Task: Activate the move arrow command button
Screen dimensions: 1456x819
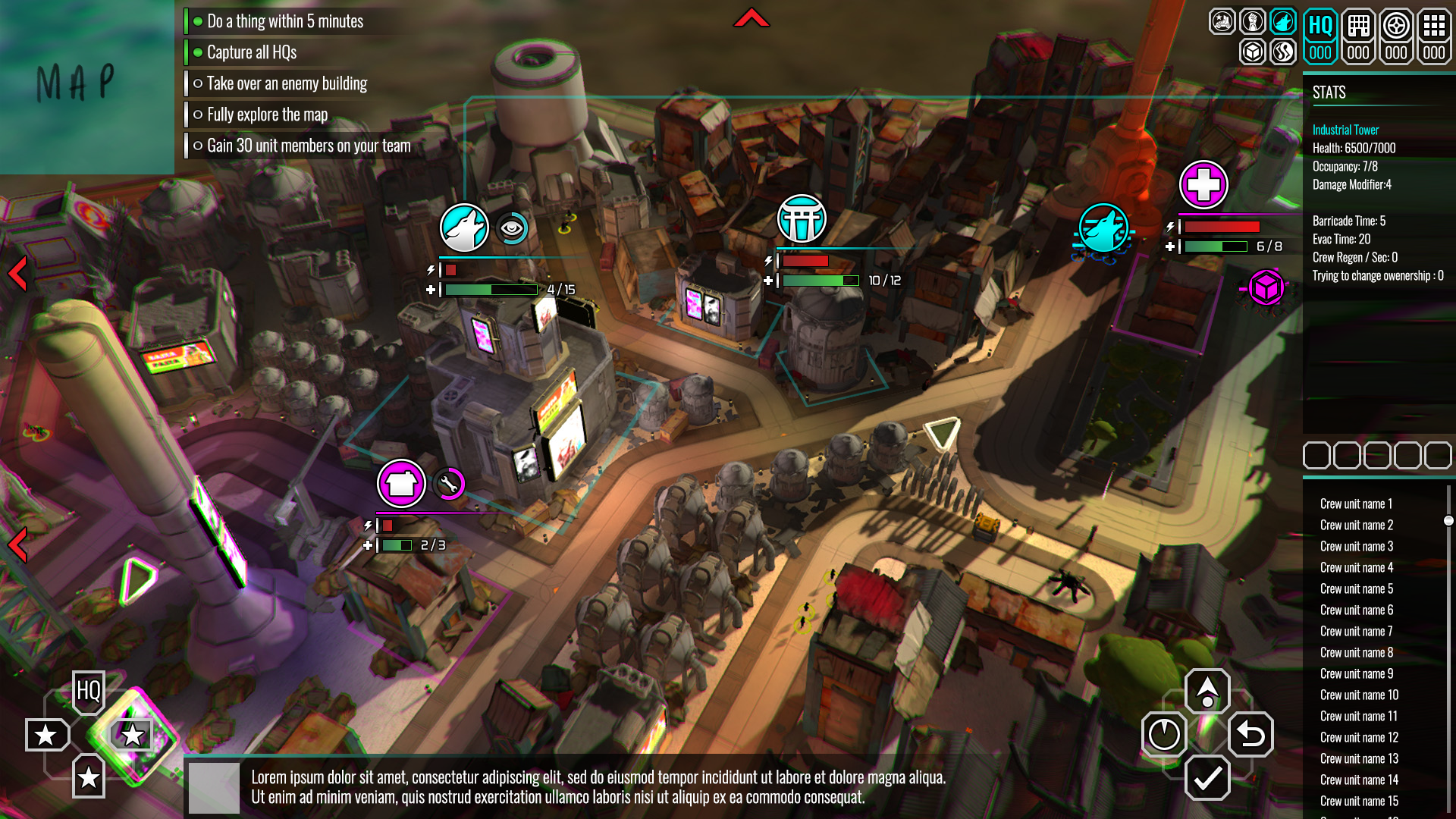Action: 1207,690
